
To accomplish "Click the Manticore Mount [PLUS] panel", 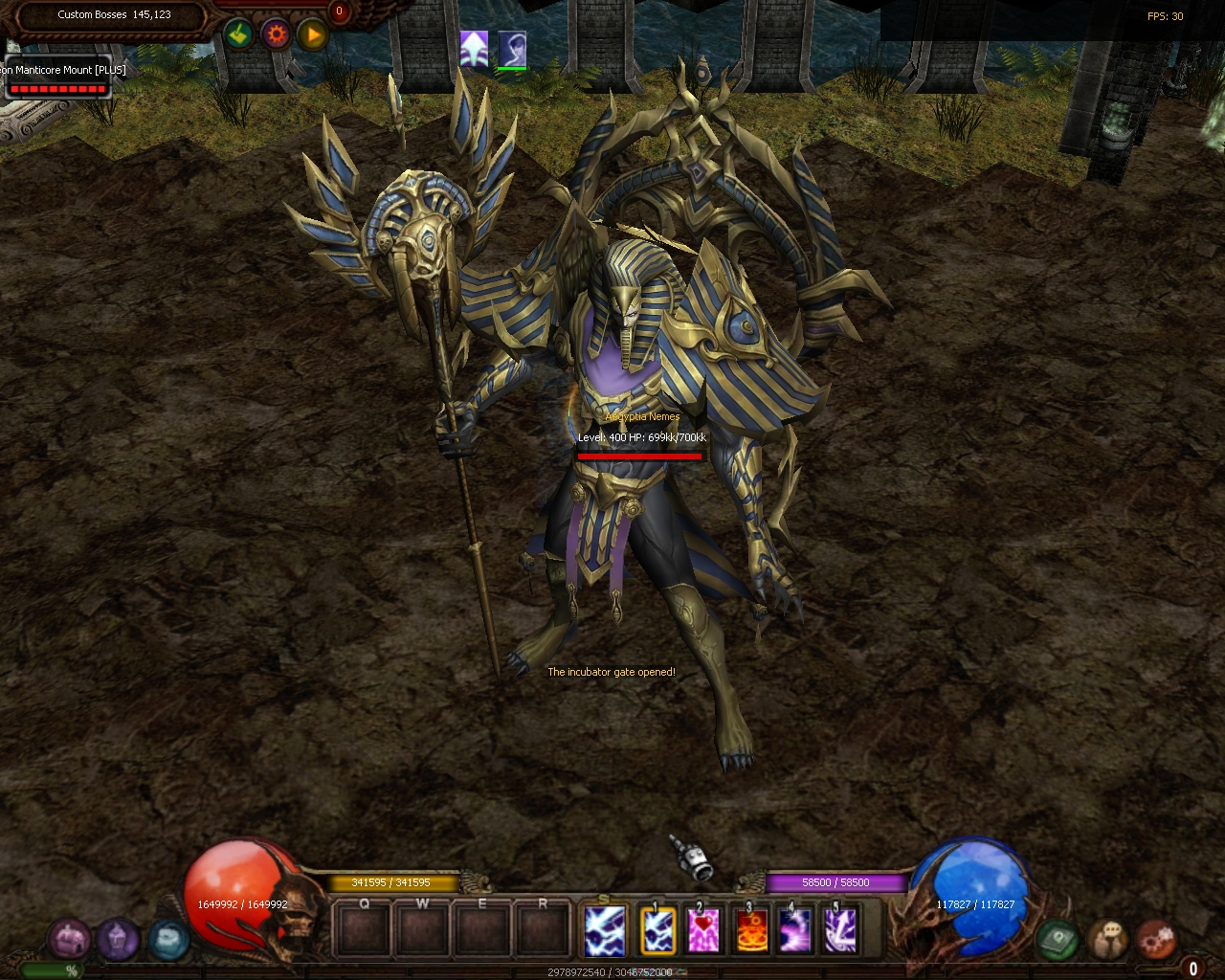I will (x=57, y=78).
